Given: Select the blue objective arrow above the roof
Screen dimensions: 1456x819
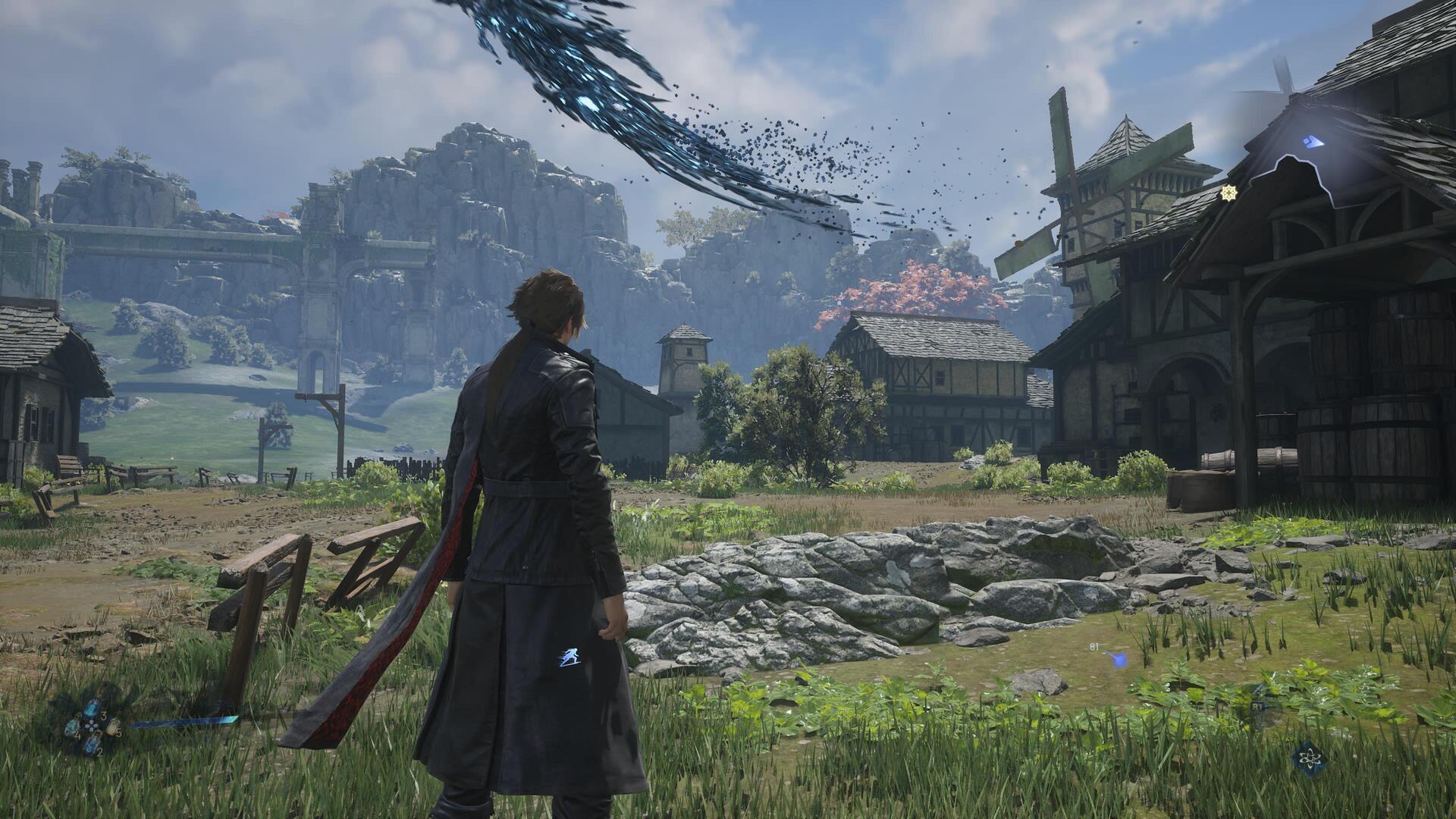Looking at the screenshot, I should [x=1313, y=142].
